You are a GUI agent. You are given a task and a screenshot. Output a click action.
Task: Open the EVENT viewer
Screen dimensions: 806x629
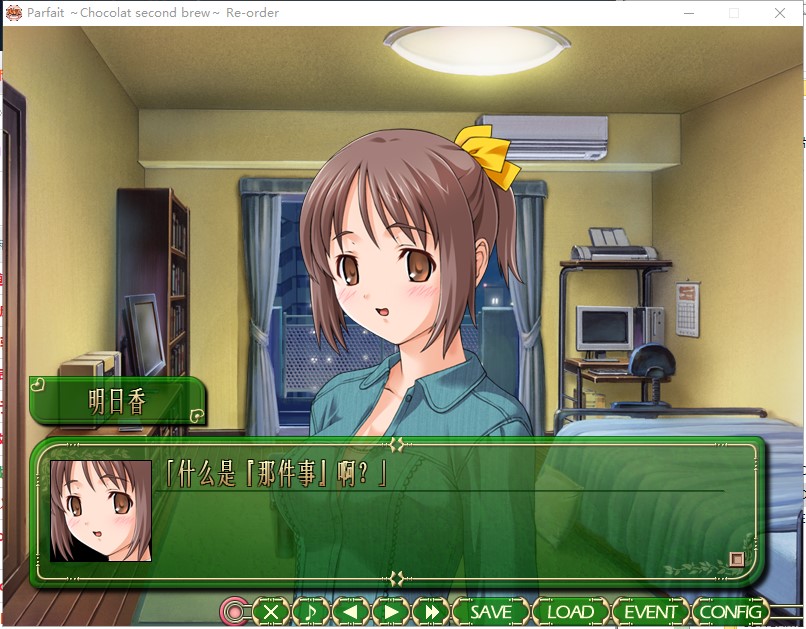coord(650,611)
